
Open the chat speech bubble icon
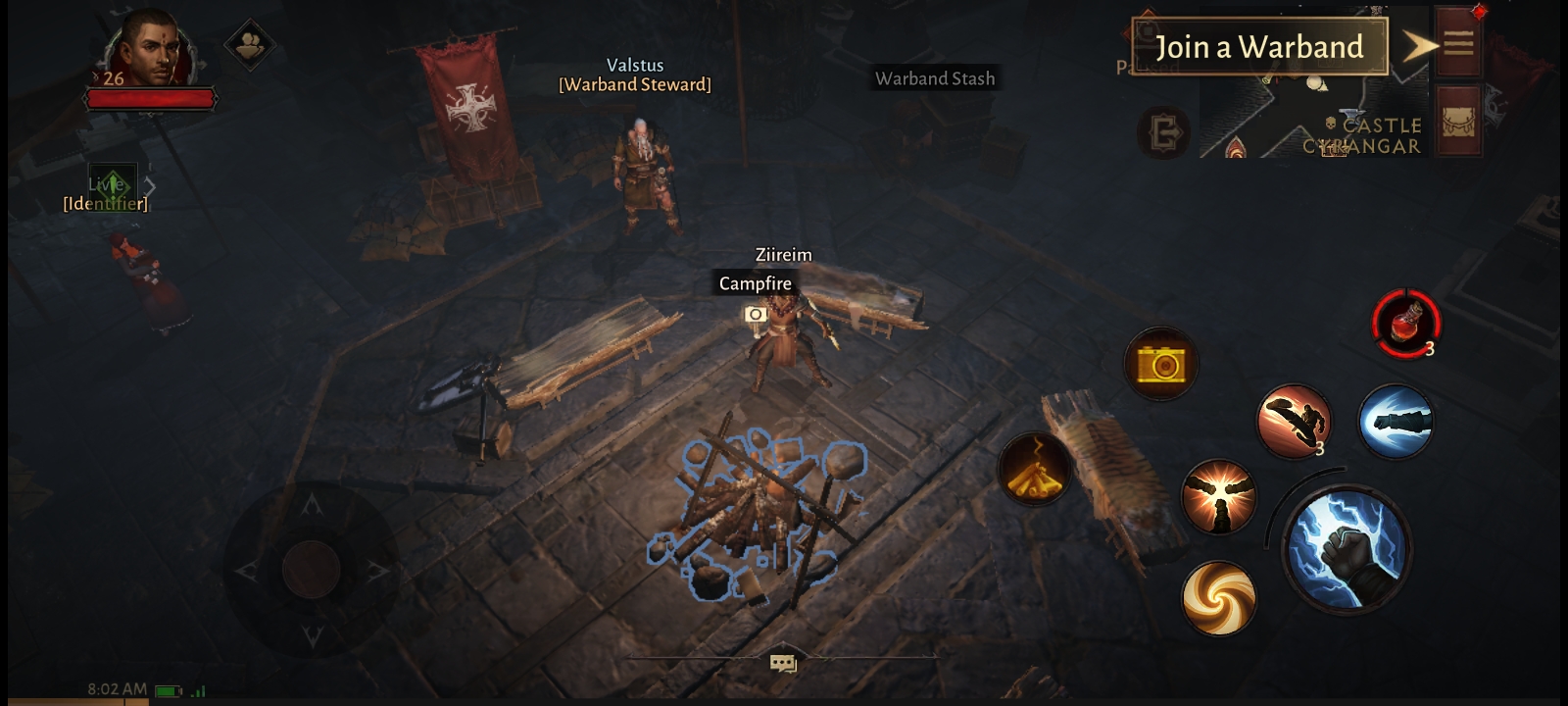coord(783,664)
